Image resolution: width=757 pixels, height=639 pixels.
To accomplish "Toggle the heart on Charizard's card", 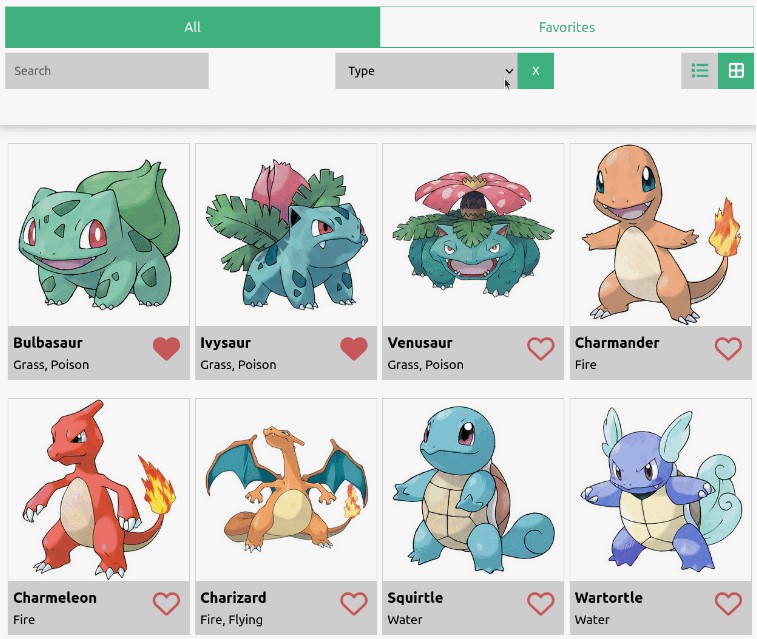I will (x=354, y=603).
